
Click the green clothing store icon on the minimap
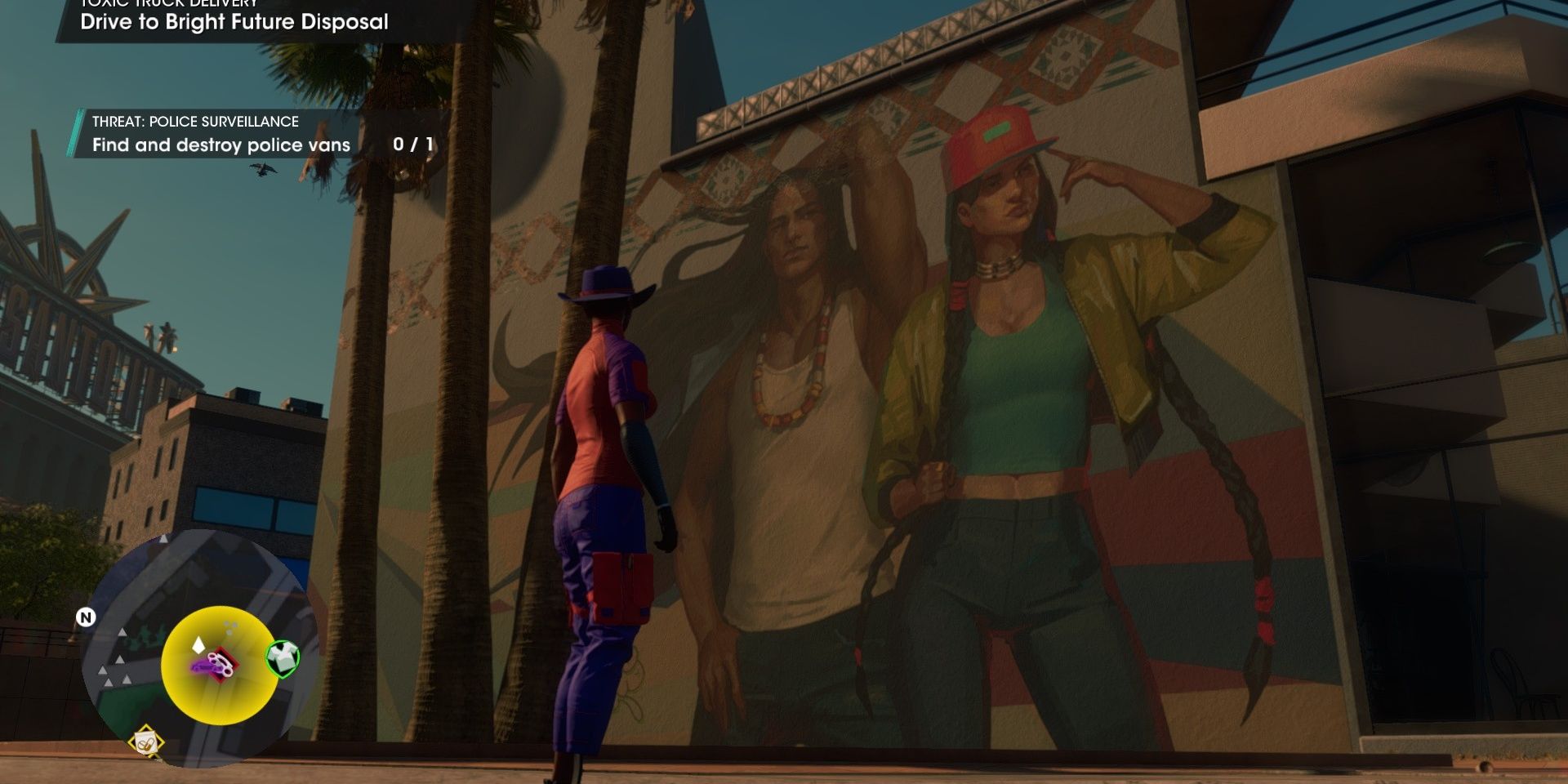click(283, 656)
